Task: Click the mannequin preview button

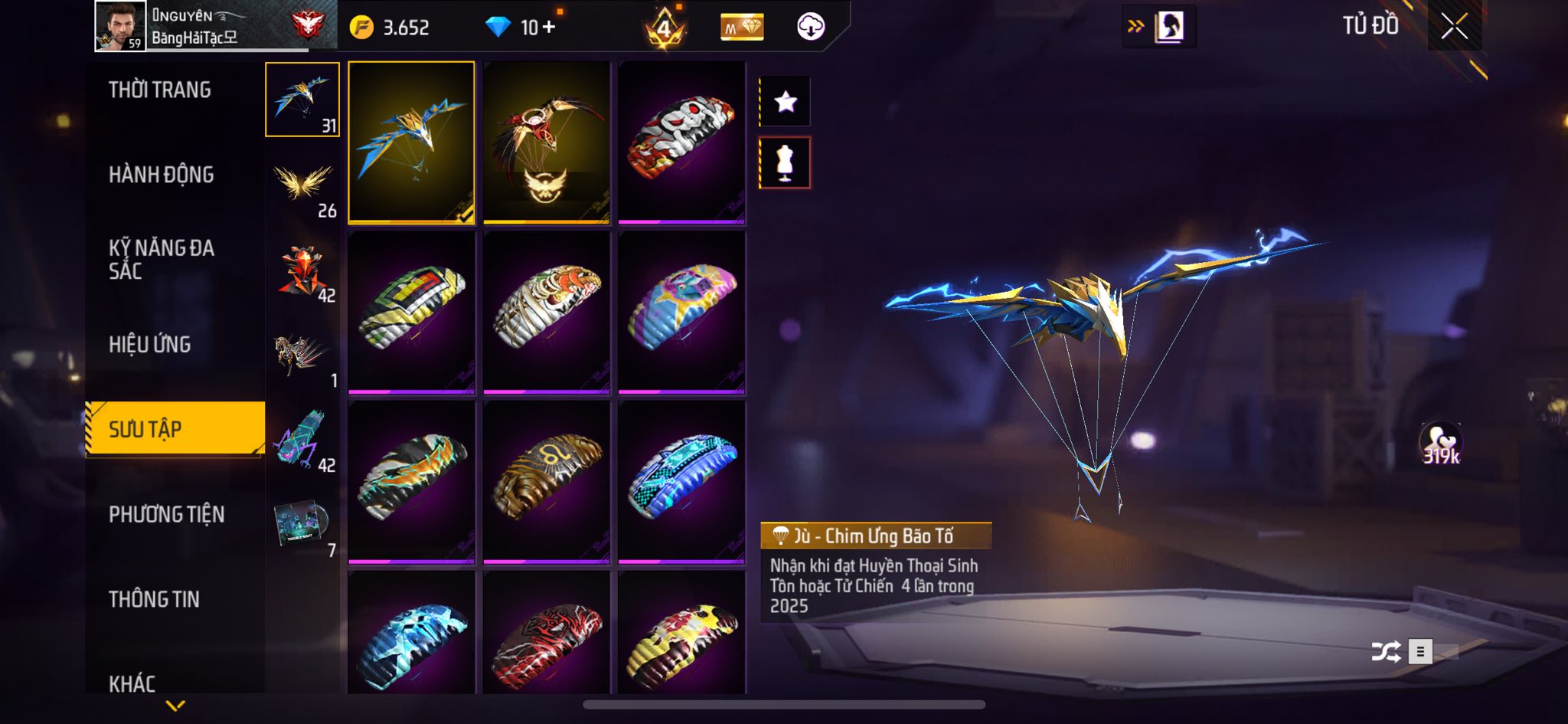Action: pyautogui.click(x=786, y=162)
